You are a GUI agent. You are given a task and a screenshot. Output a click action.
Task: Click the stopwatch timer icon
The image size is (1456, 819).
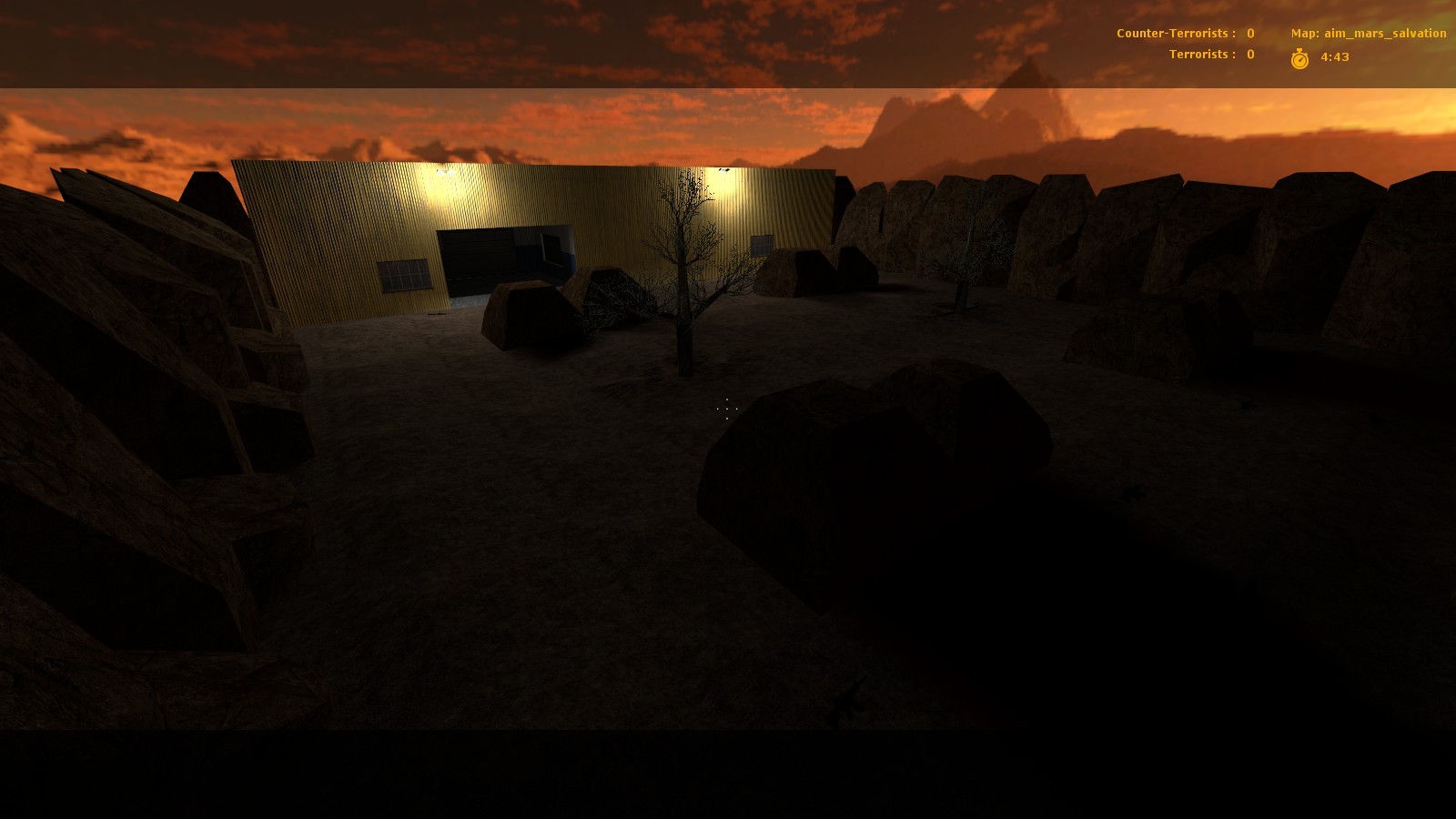pos(1299,57)
